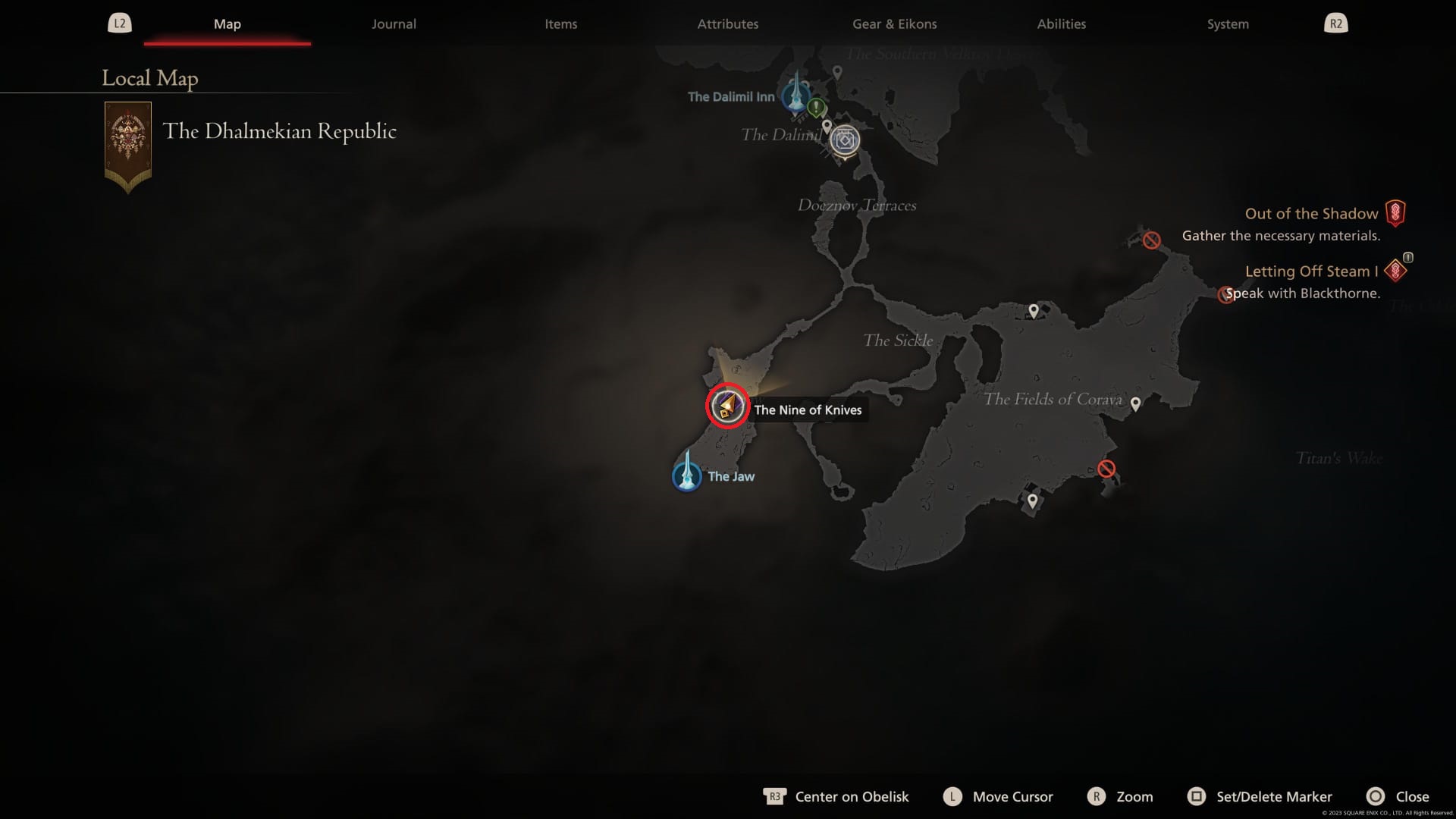Open the green sidequest icon near Dalimil Inn
Image resolution: width=1456 pixels, height=819 pixels.
817,108
